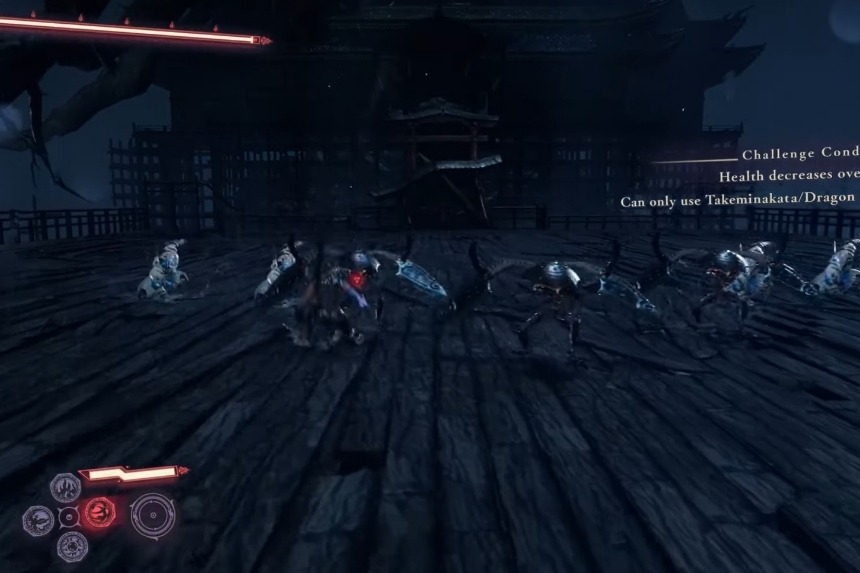Activate the glowing red highlighted spirit emblem
This screenshot has height=573, width=860.
(x=98, y=514)
